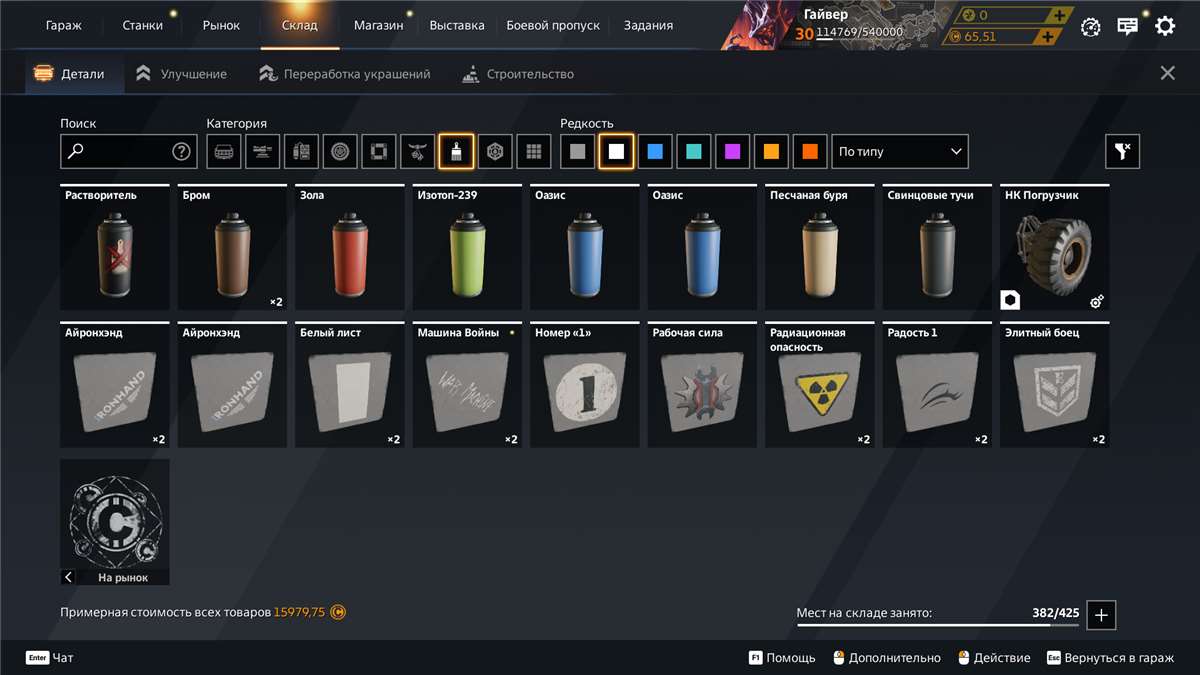Open the По типу sorting dropdown
Viewport: 1200px width, 675px height.
point(900,152)
